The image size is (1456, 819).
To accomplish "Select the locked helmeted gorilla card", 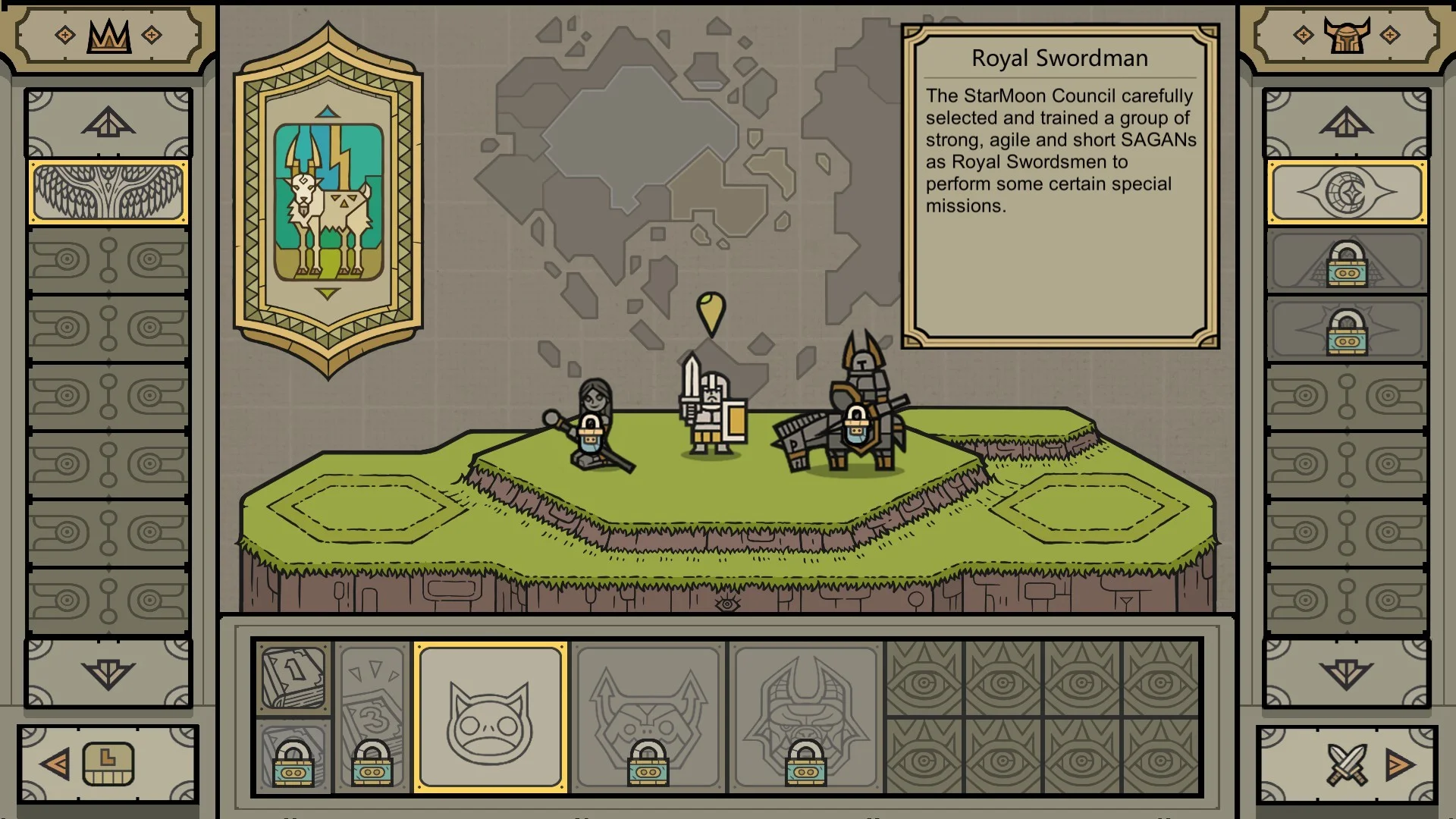I will point(805,717).
